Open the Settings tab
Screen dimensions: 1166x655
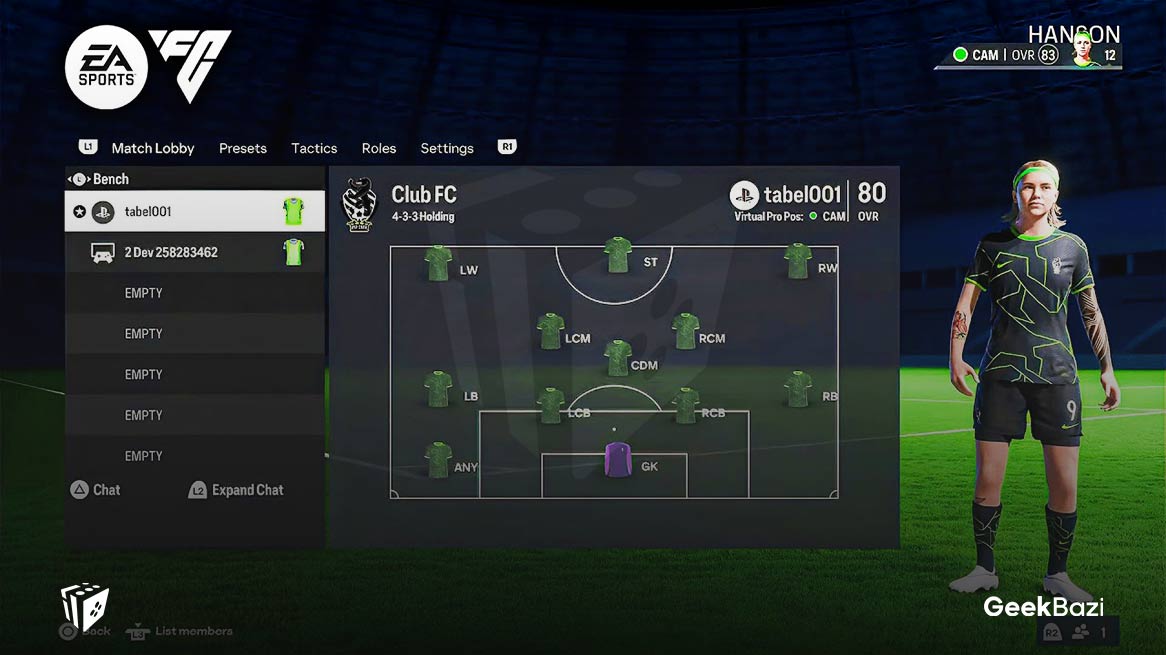tap(447, 148)
